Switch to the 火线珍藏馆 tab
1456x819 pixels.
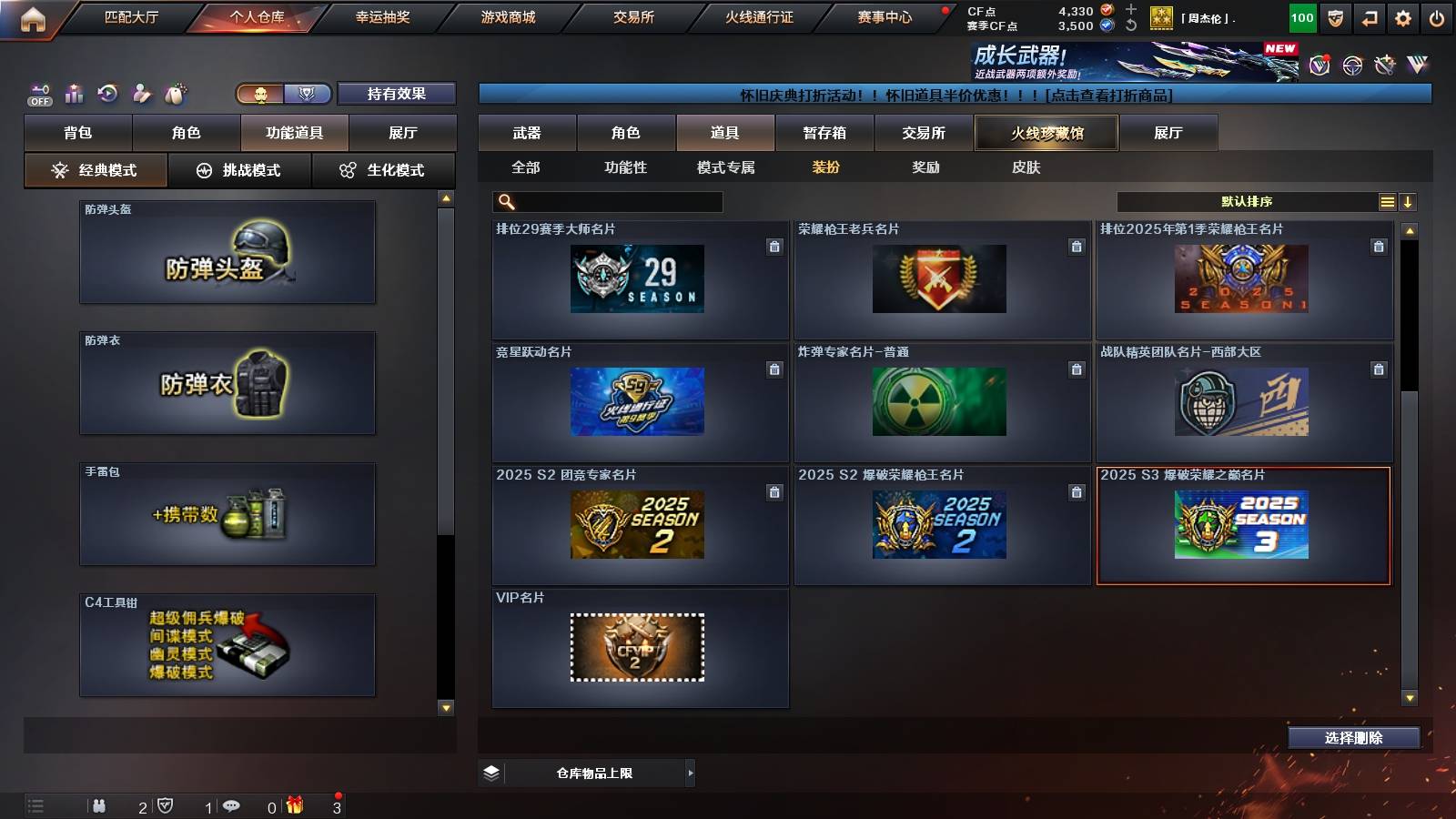click(1045, 133)
